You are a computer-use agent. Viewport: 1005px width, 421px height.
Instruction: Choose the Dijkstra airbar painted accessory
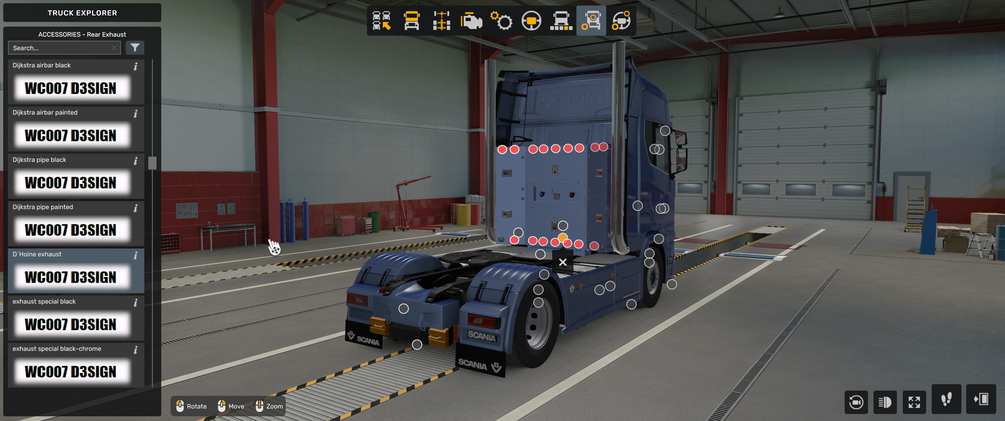(x=70, y=135)
